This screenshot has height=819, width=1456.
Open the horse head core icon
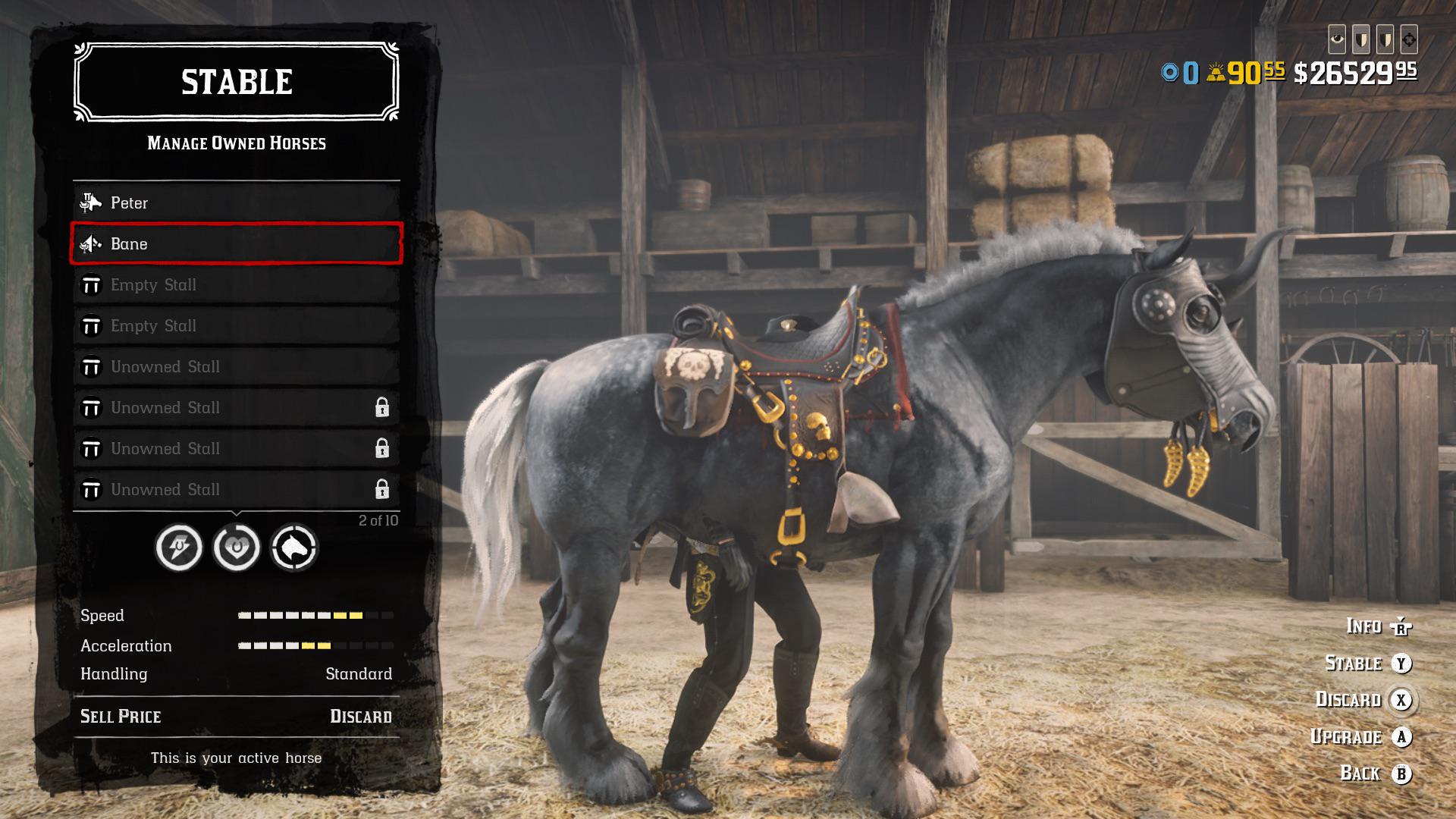pyautogui.click(x=294, y=548)
